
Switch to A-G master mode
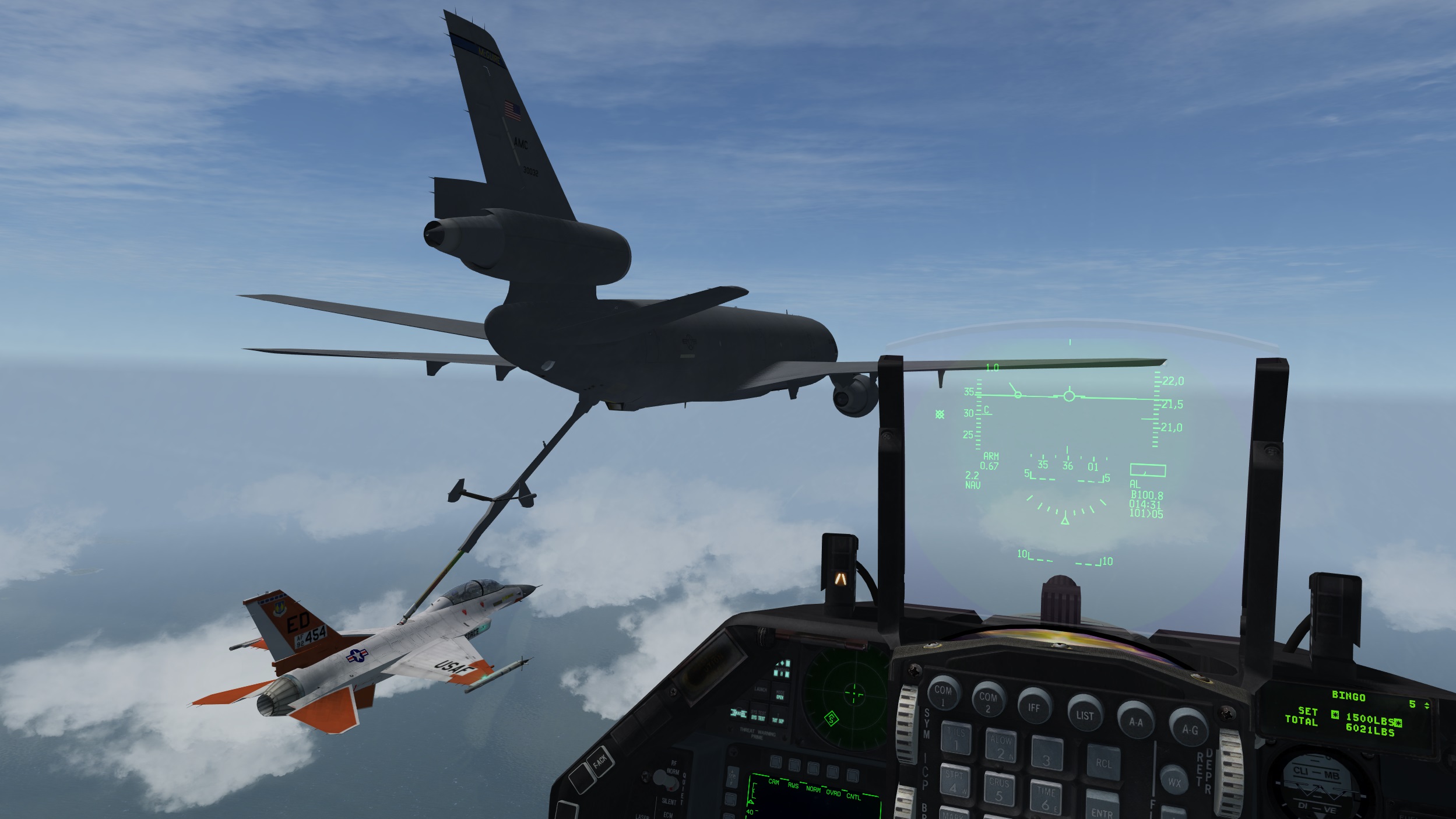tap(1189, 729)
